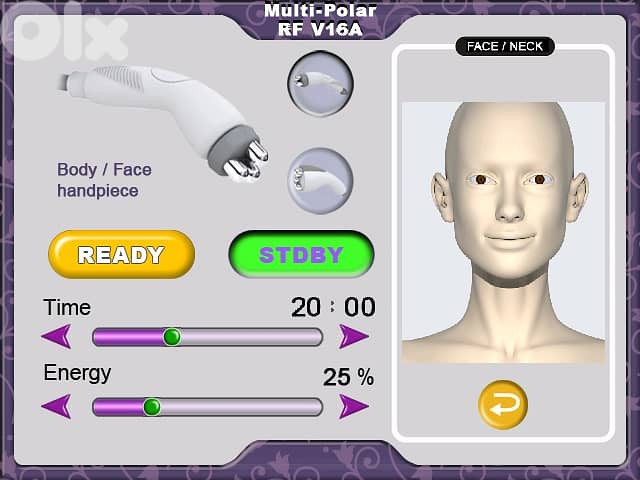Select the FACE / NECK area label

click(504, 46)
